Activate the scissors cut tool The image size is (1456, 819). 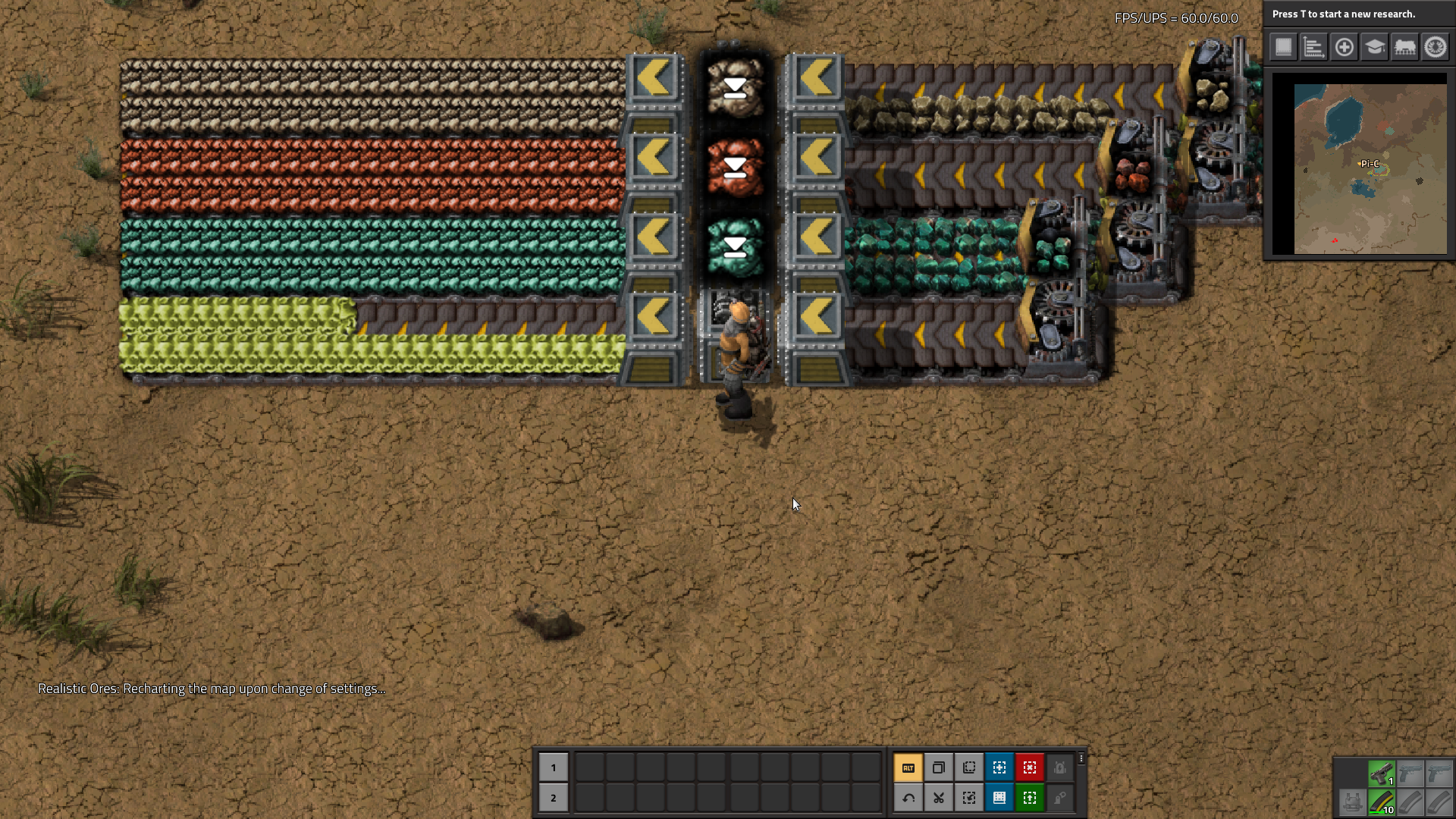click(938, 798)
